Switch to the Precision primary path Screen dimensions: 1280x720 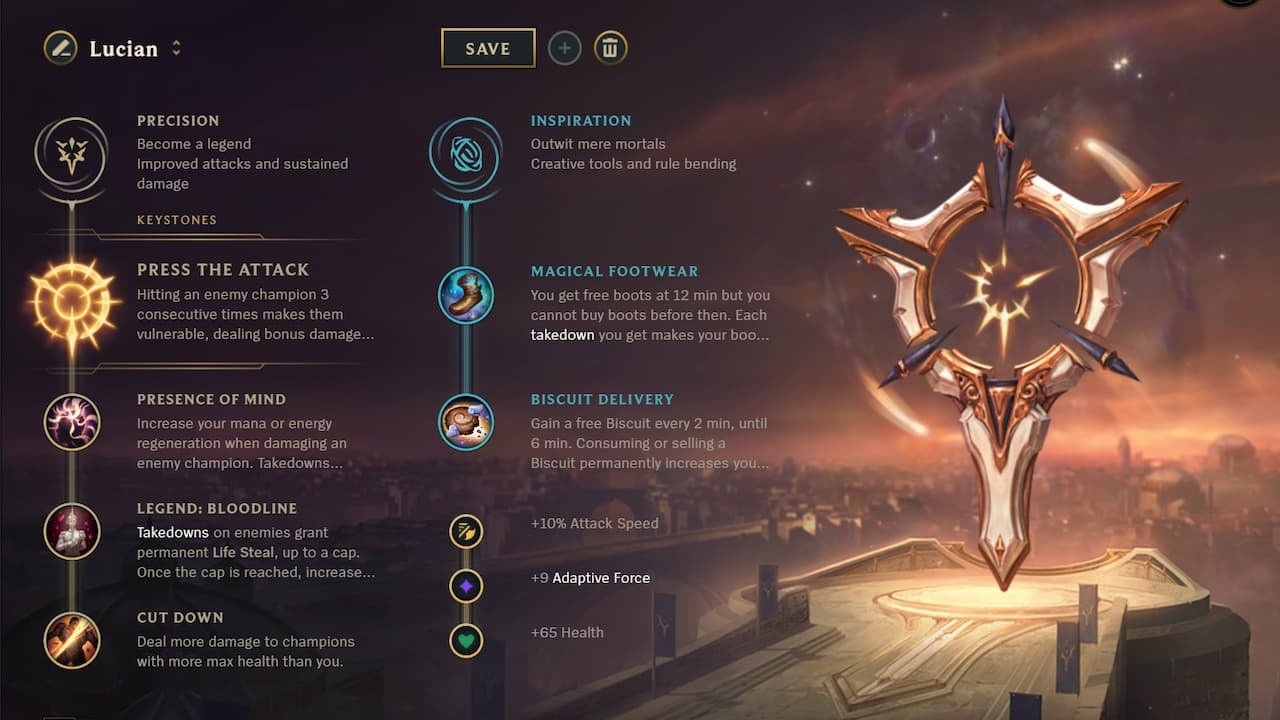72,155
